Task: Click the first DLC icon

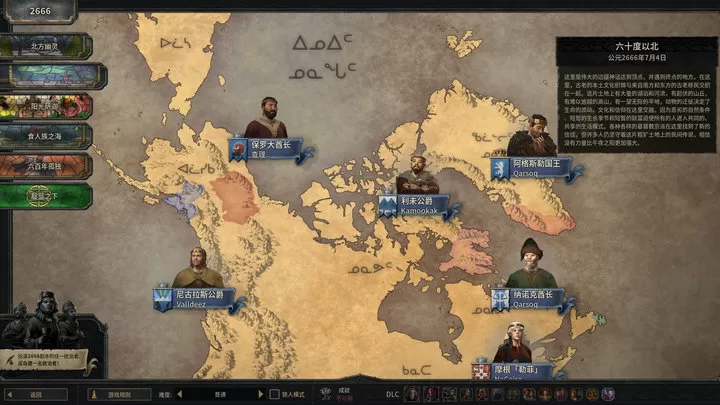Action: [410, 394]
